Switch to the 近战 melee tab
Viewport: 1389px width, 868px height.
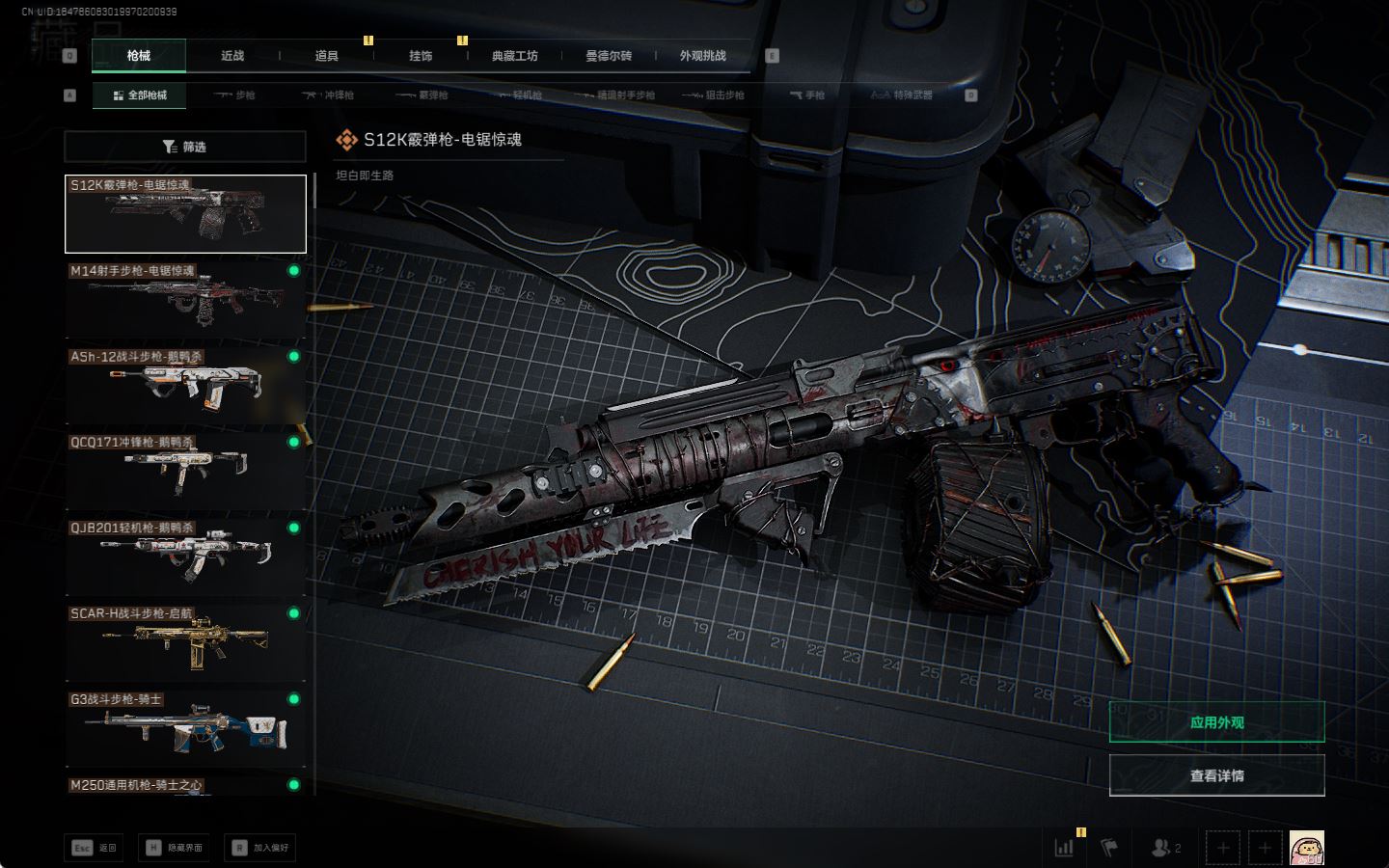click(232, 56)
